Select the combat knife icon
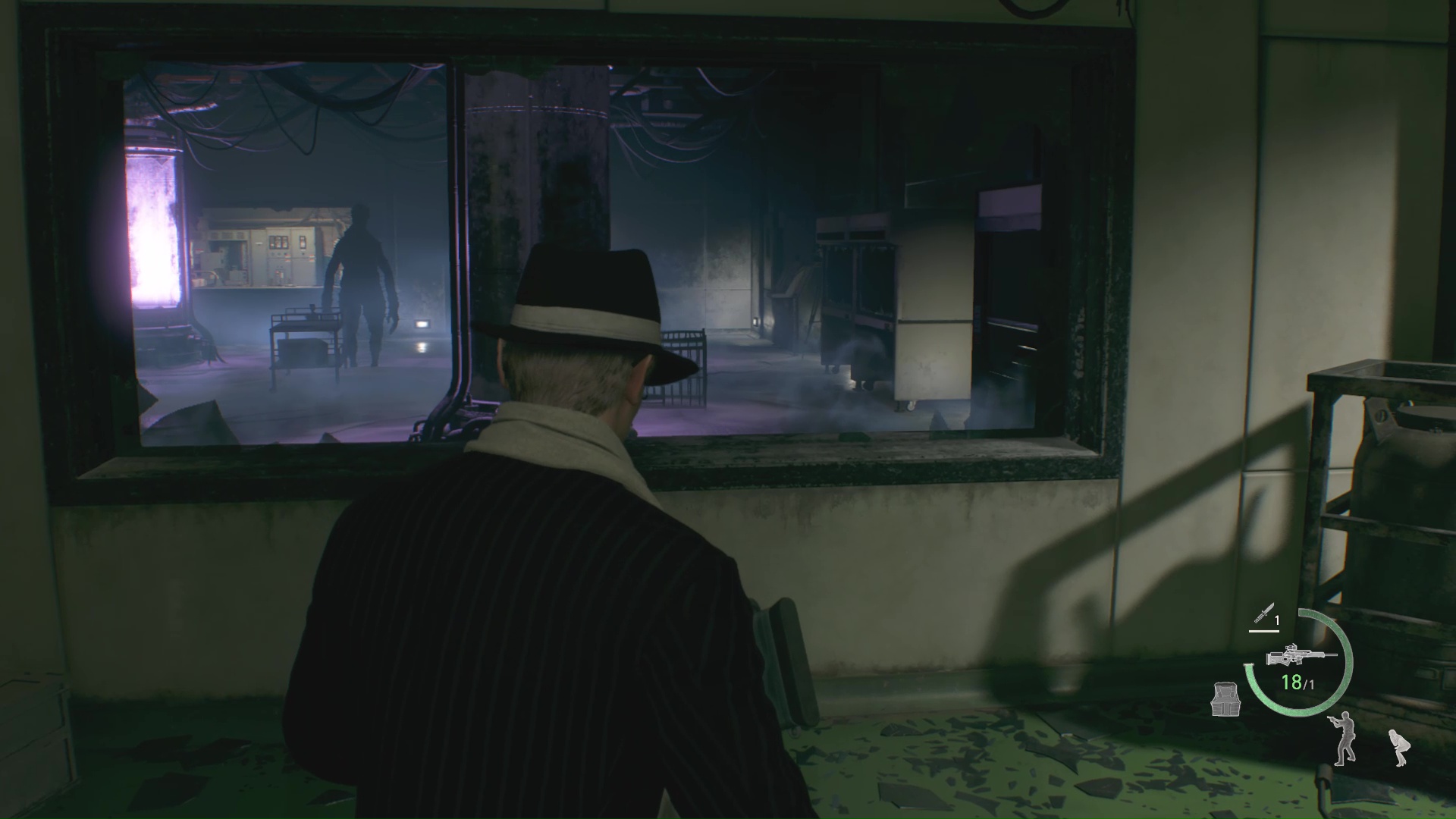The width and height of the screenshot is (1456, 819). point(1264,612)
